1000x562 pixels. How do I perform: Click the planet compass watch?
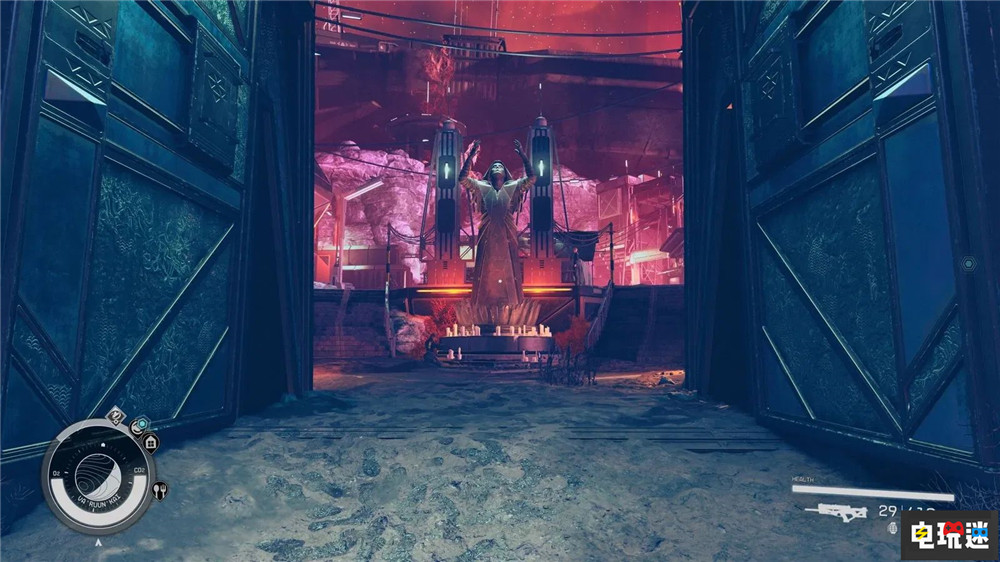[98, 474]
